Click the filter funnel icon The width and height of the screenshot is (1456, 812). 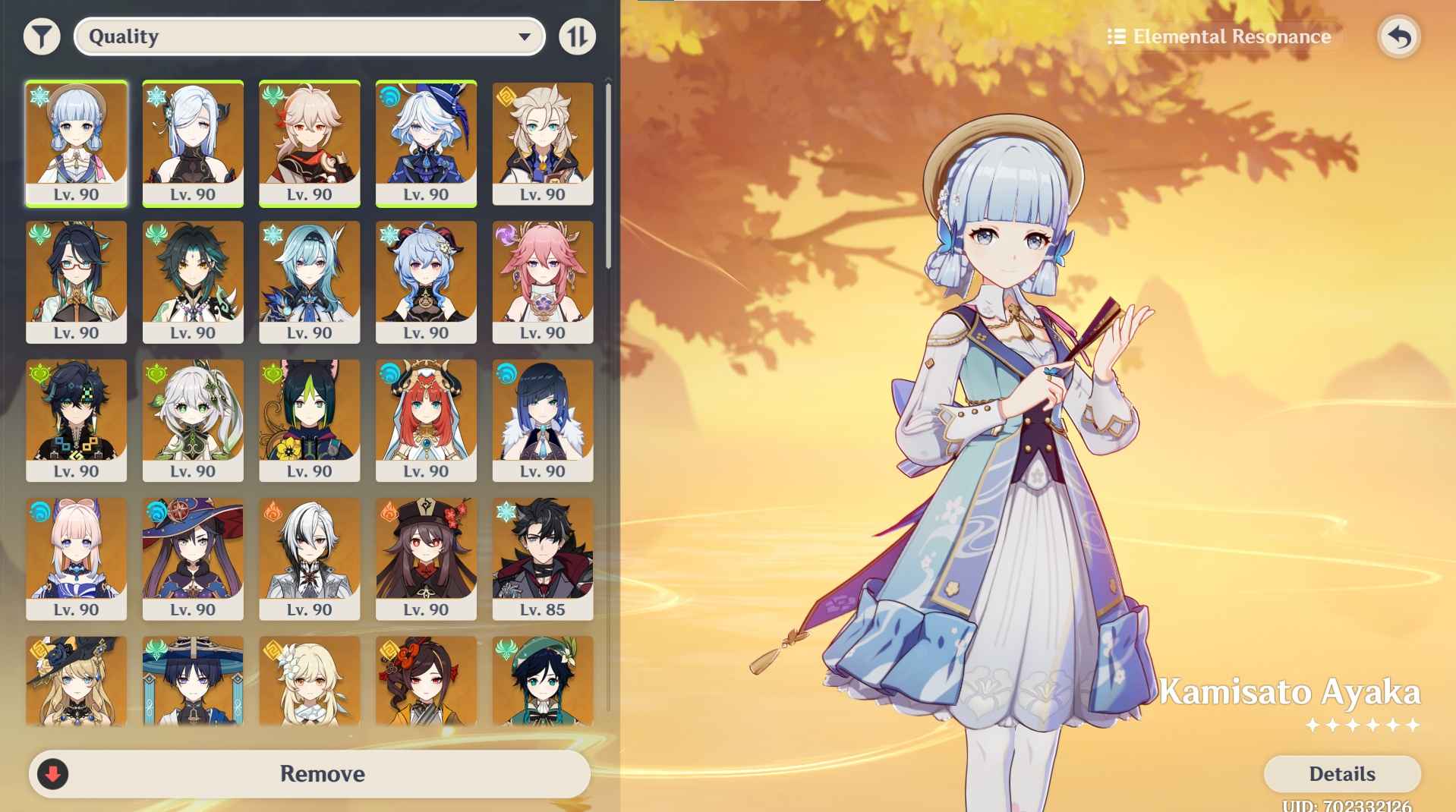(x=43, y=36)
